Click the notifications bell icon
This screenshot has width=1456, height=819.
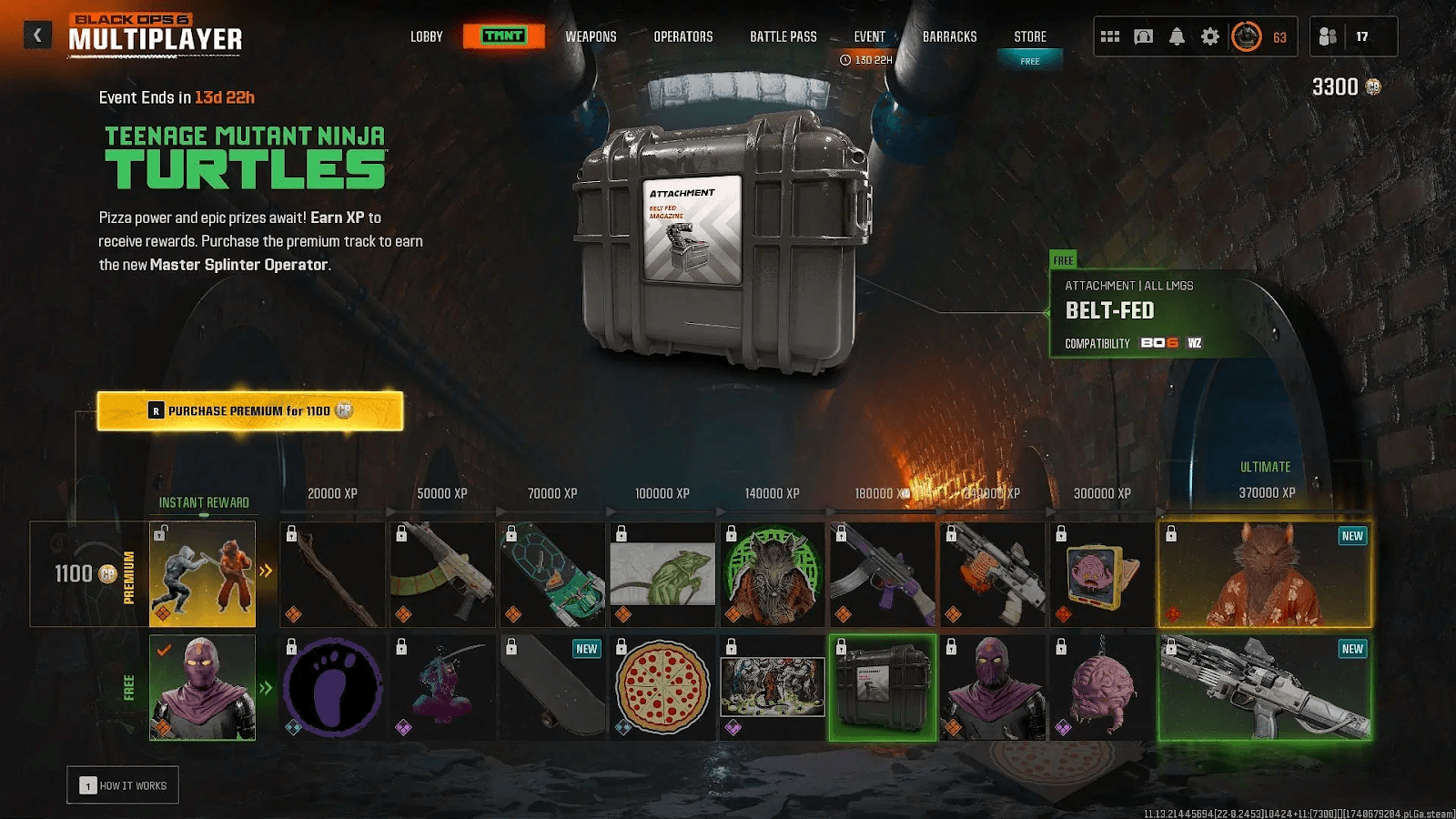[1177, 36]
